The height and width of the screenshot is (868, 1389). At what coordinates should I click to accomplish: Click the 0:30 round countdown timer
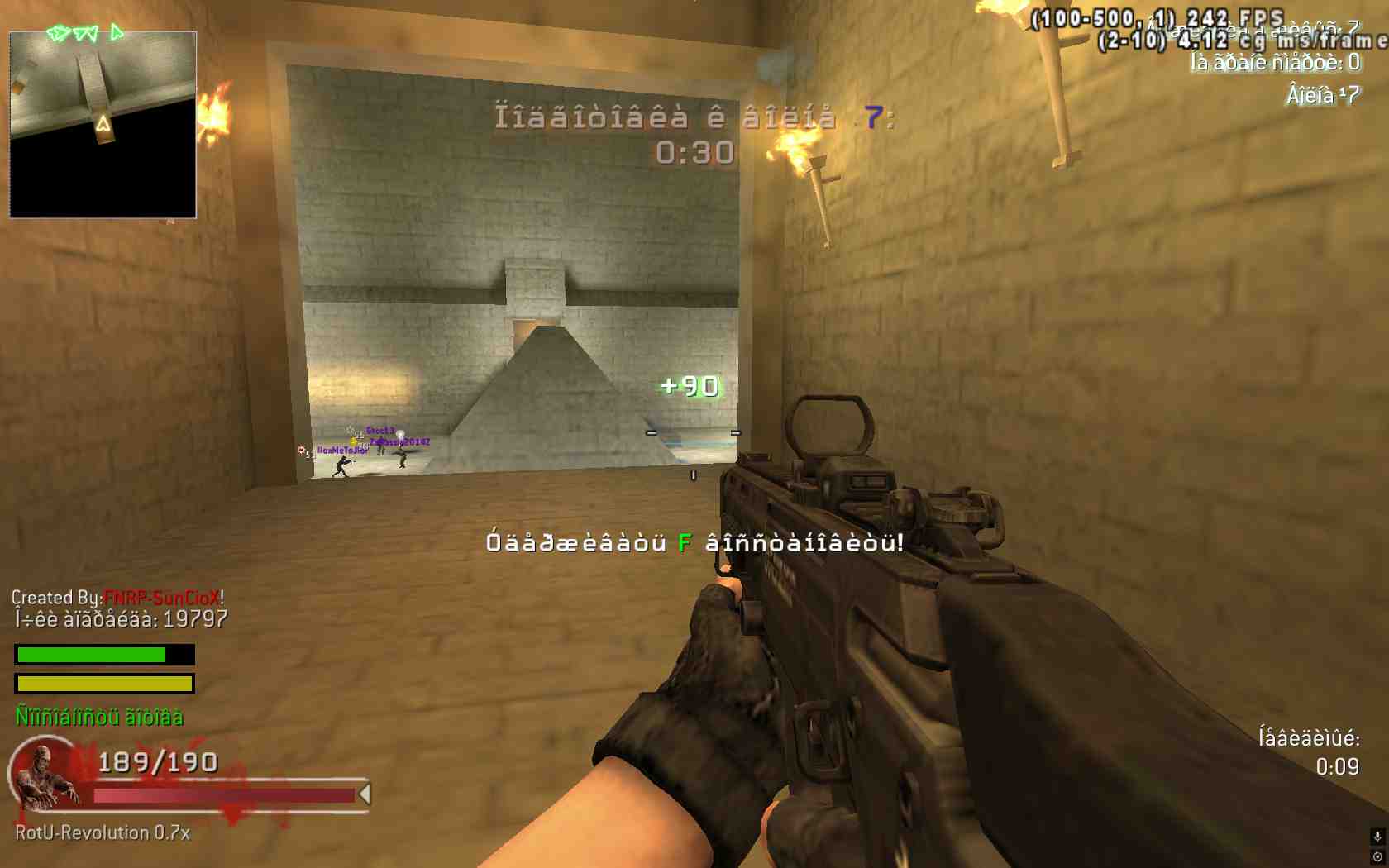[x=693, y=151]
